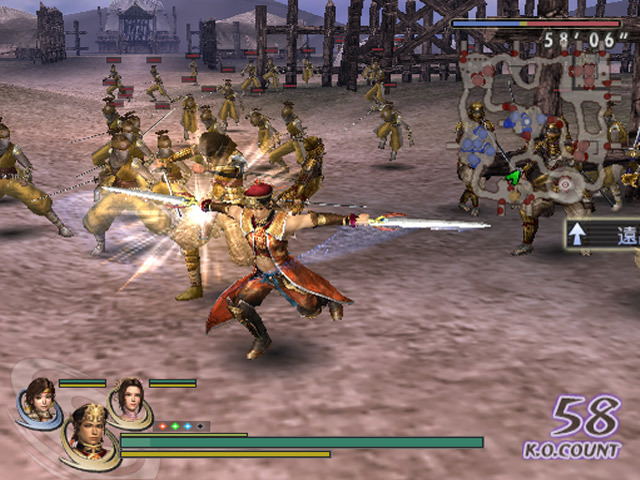Select the active warrior portrait with golden headpiece

91,435
